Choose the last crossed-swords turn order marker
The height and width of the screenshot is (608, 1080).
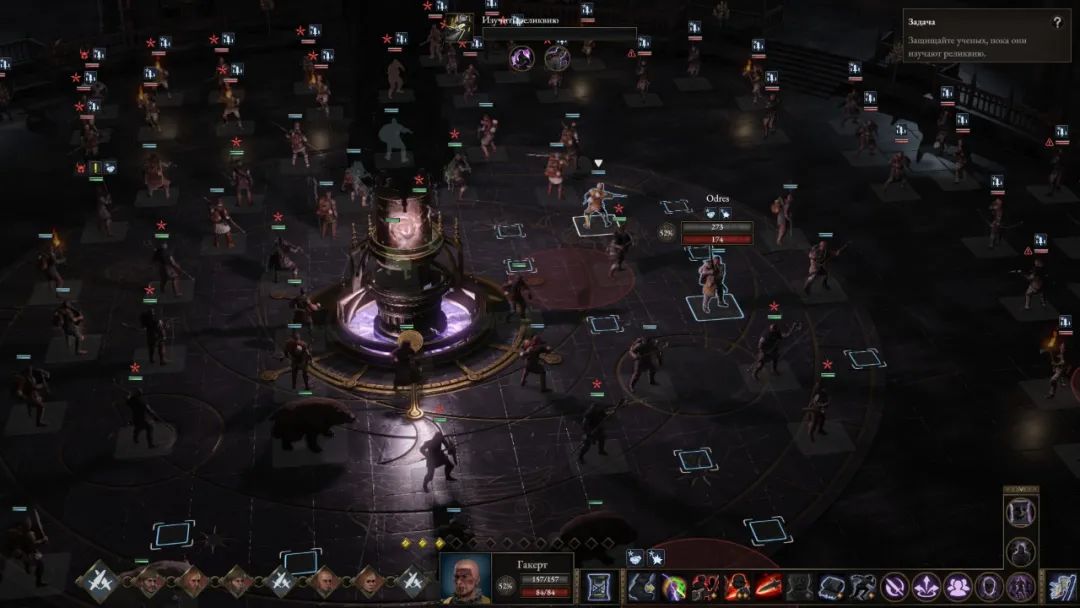pyautogui.click(x=412, y=579)
